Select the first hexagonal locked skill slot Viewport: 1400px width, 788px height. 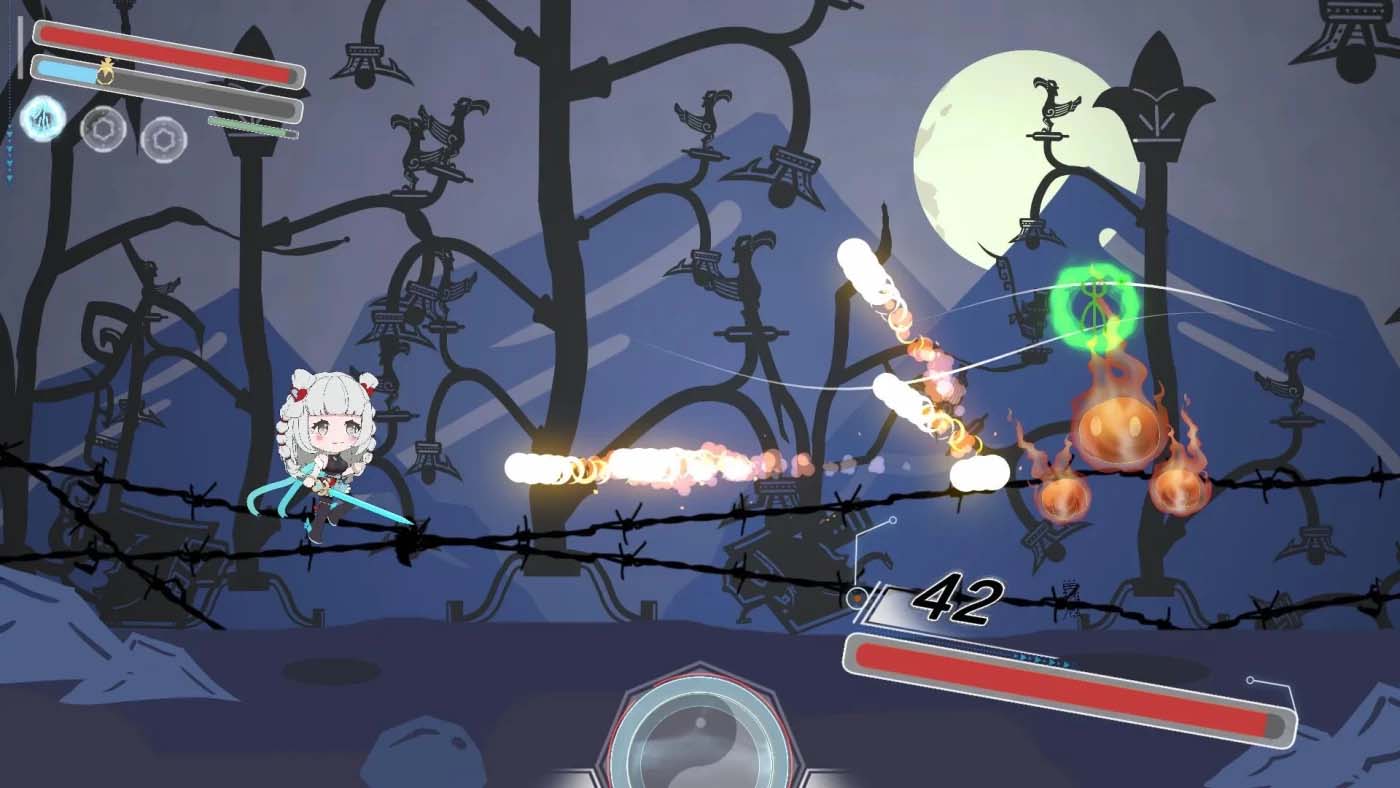click(x=103, y=130)
